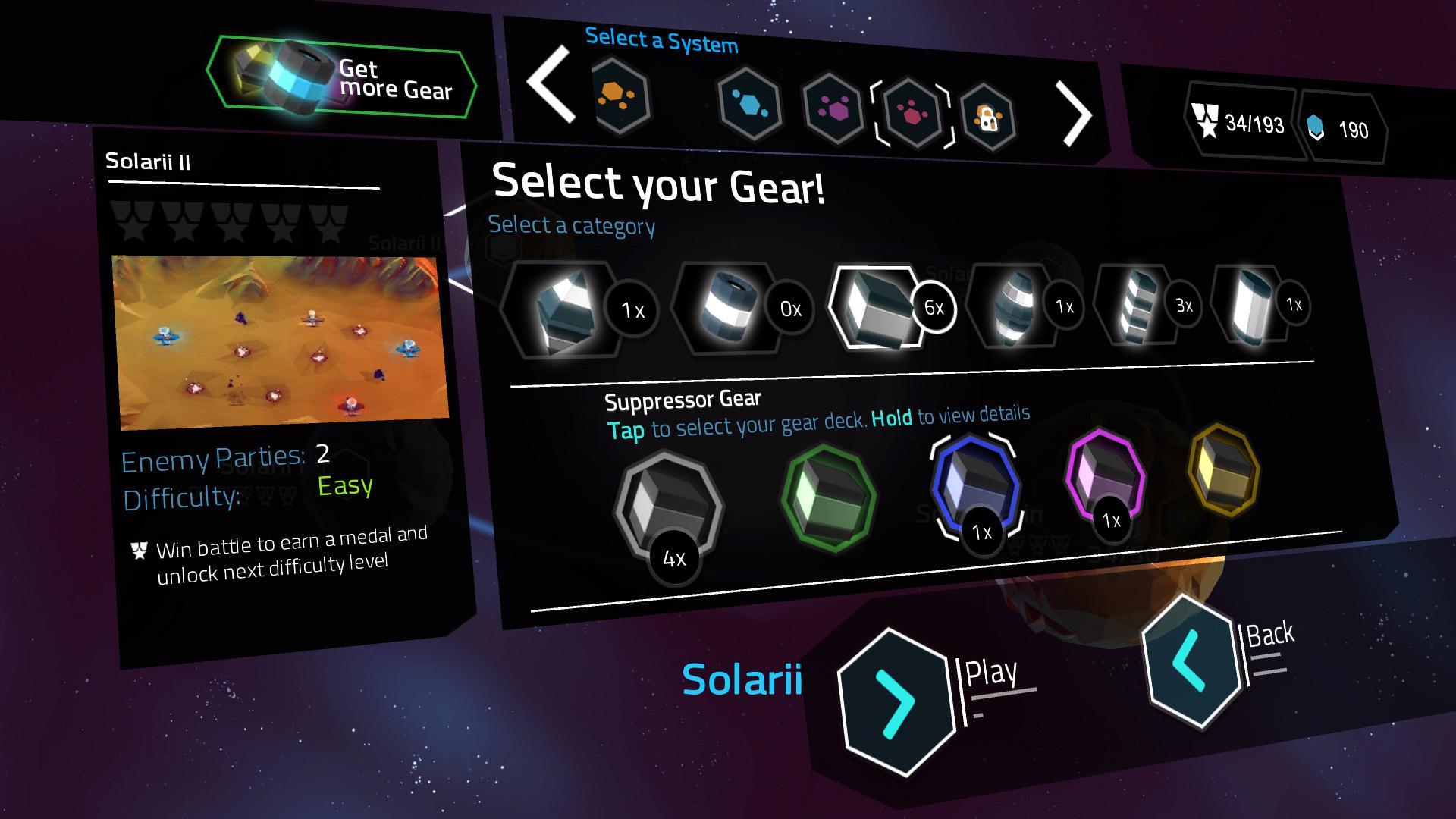Select the orange hexagon system

[x=622, y=96]
